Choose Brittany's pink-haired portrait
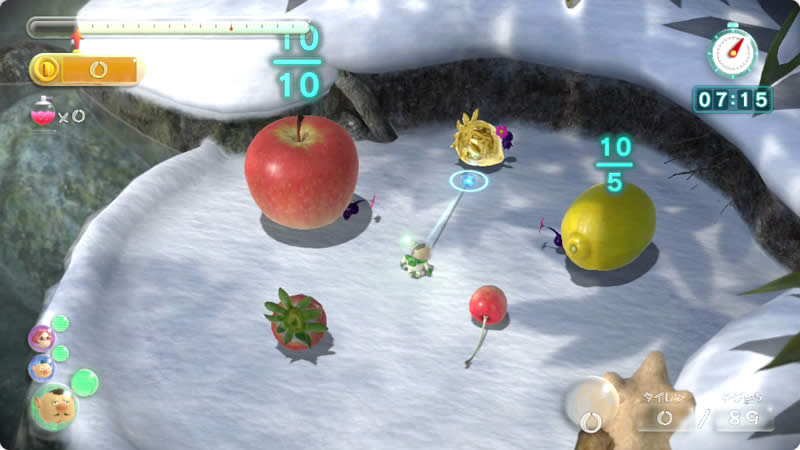 coord(42,338)
